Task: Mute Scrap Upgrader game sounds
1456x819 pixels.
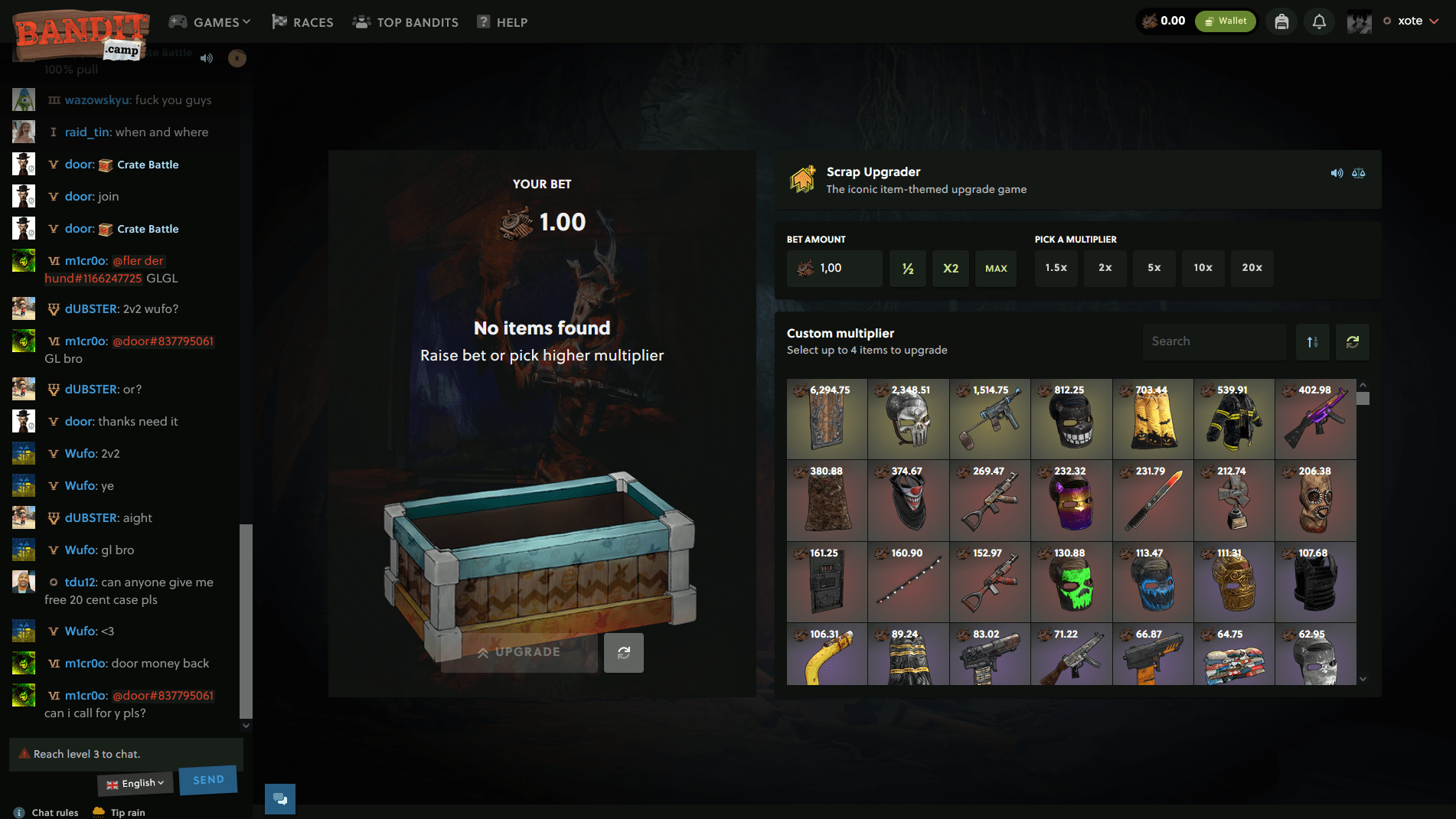Action: [x=1337, y=173]
